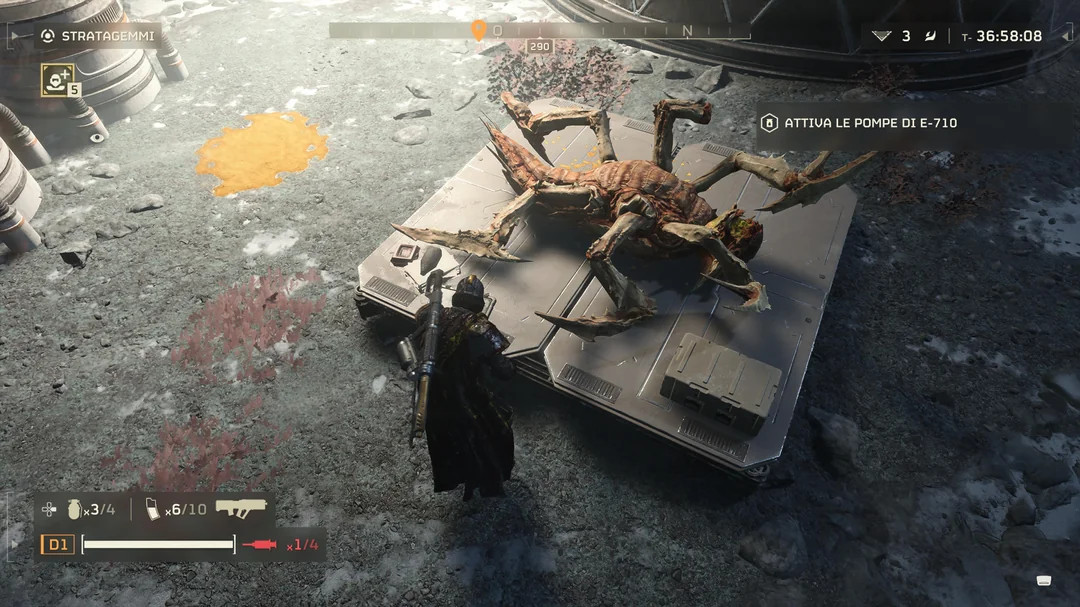
Task: Select the reinforcement stratagem icon
Action: (57, 80)
